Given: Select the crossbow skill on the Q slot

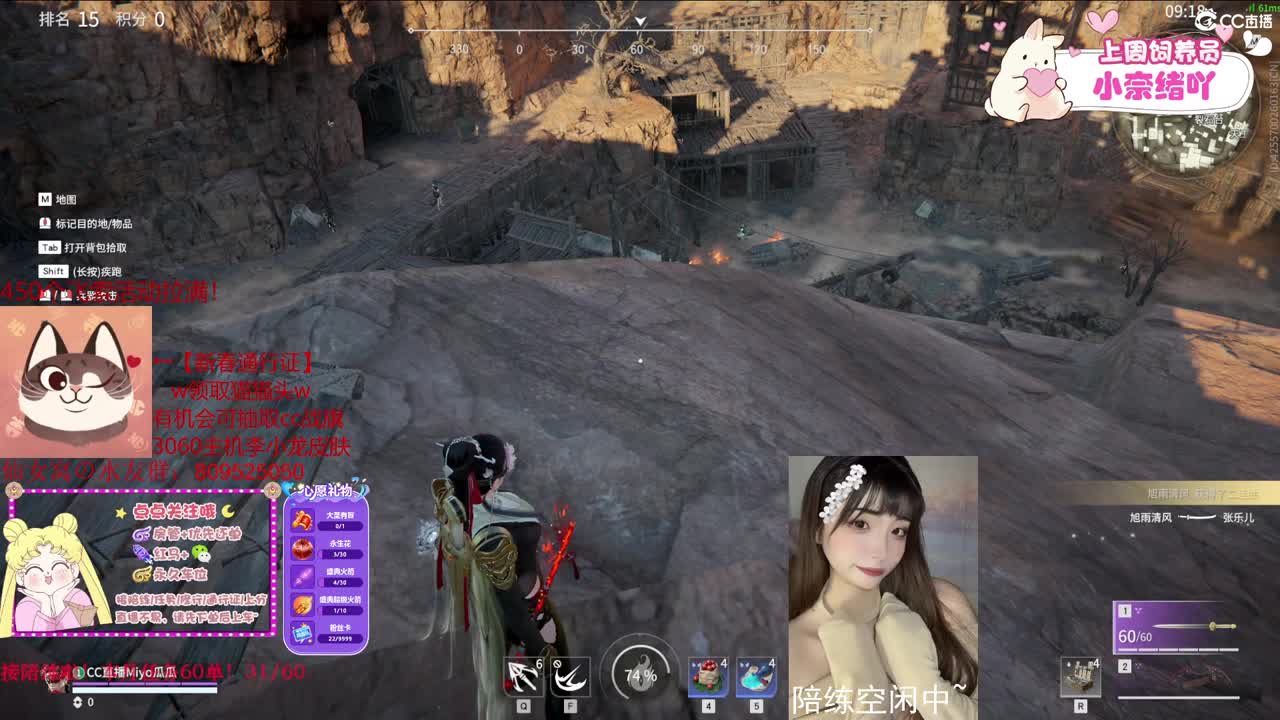Looking at the screenshot, I should click(x=524, y=676).
